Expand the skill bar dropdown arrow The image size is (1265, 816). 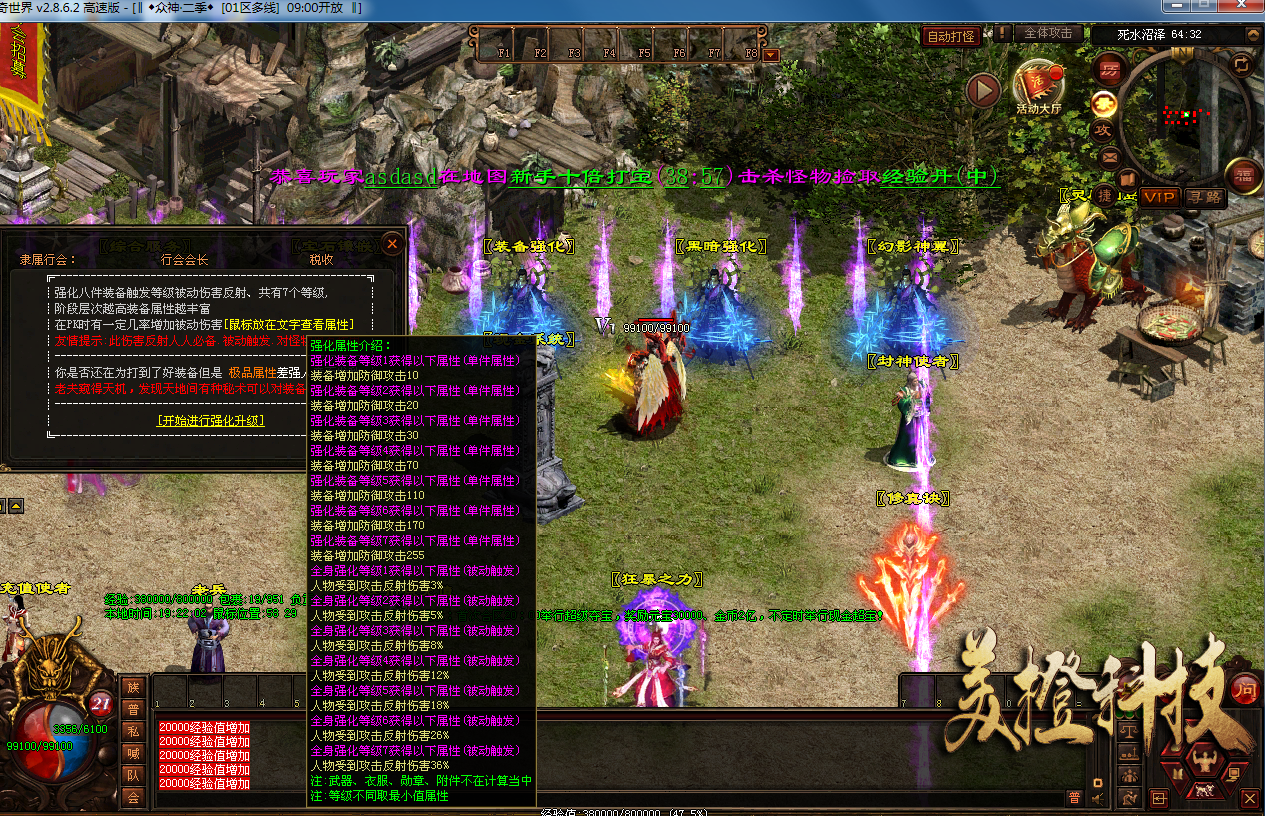click(770, 55)
